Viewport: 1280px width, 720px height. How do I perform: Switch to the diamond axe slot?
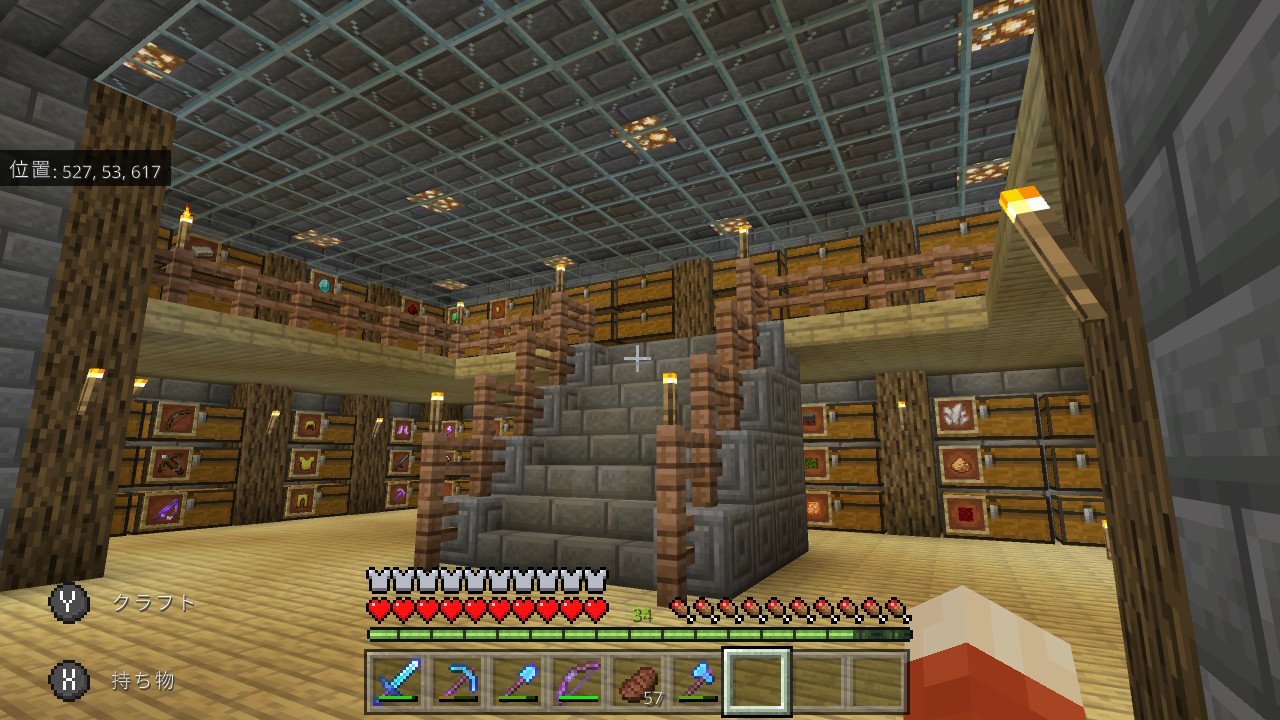coord(697,681)
